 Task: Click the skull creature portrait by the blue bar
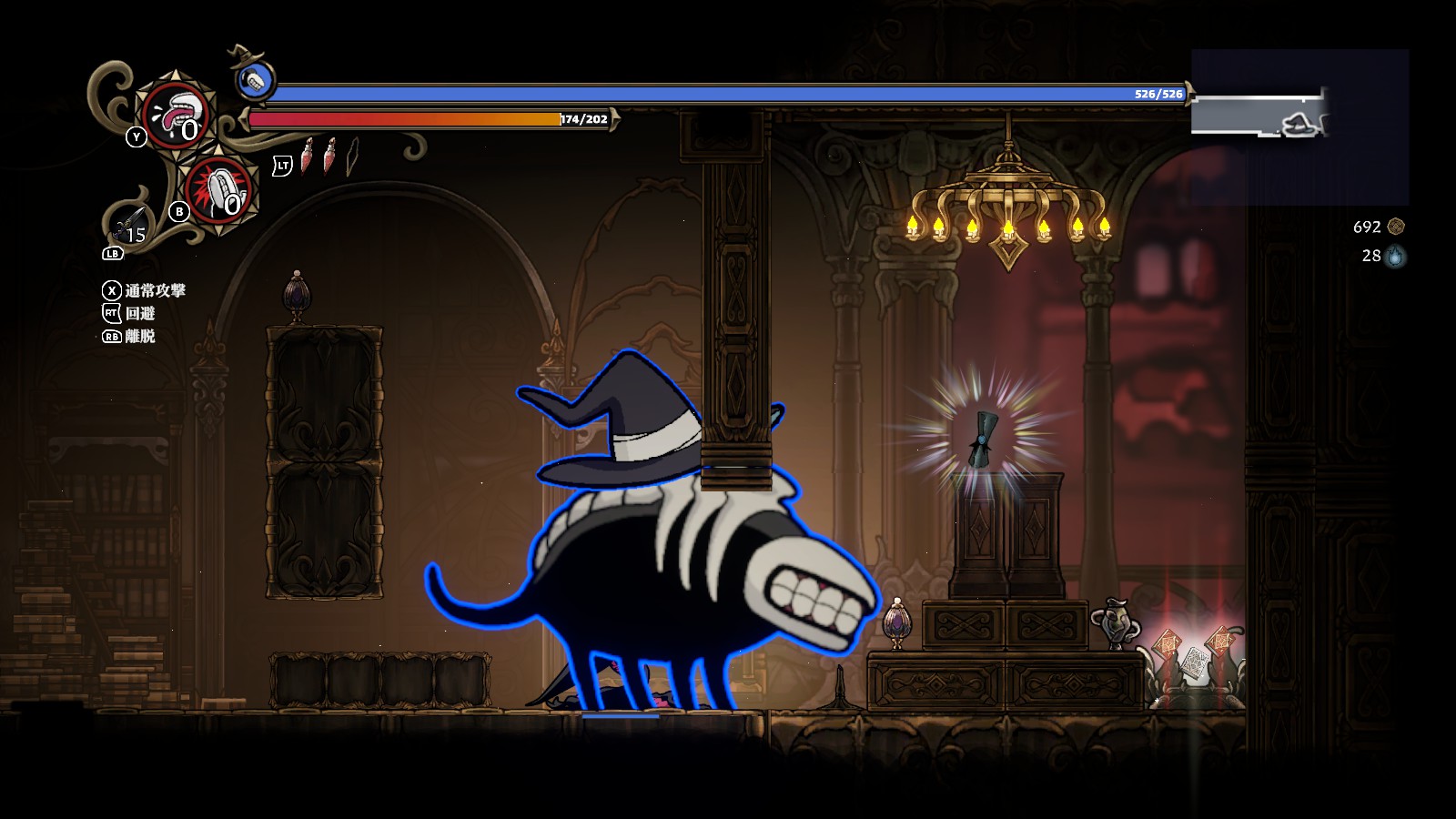click(256, 81)
